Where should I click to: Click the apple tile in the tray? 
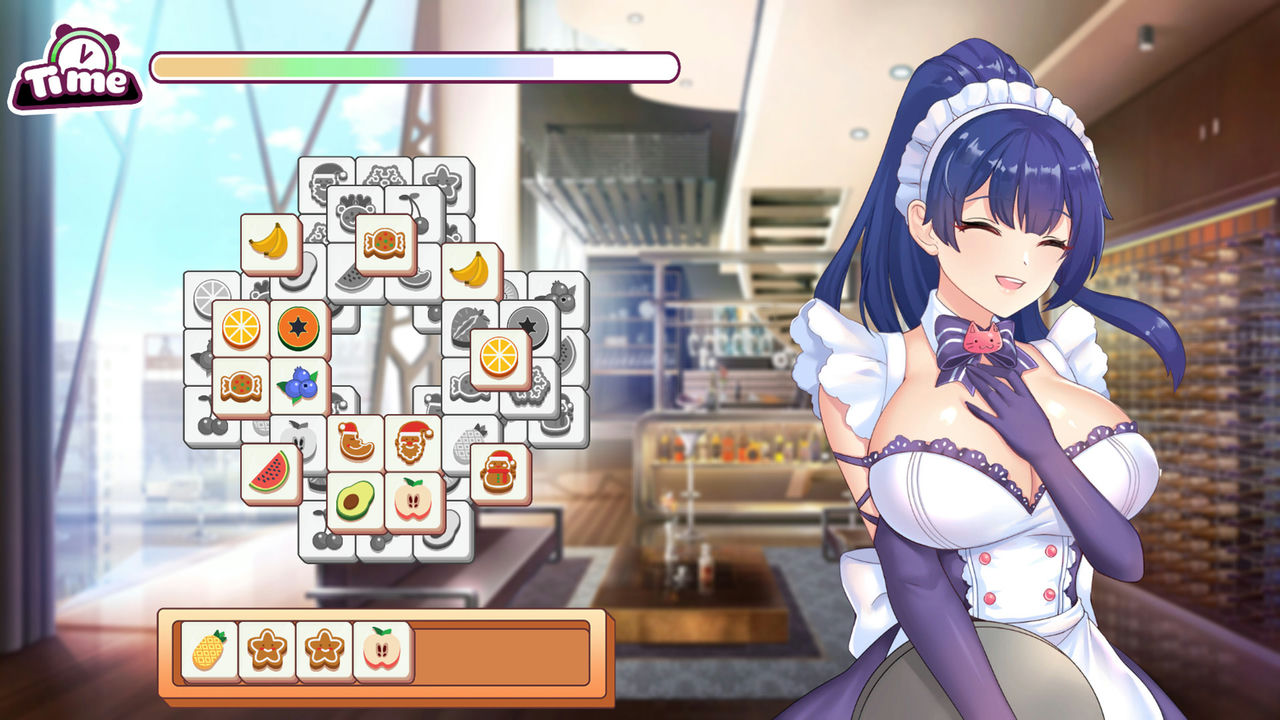(x=383, y=651)
